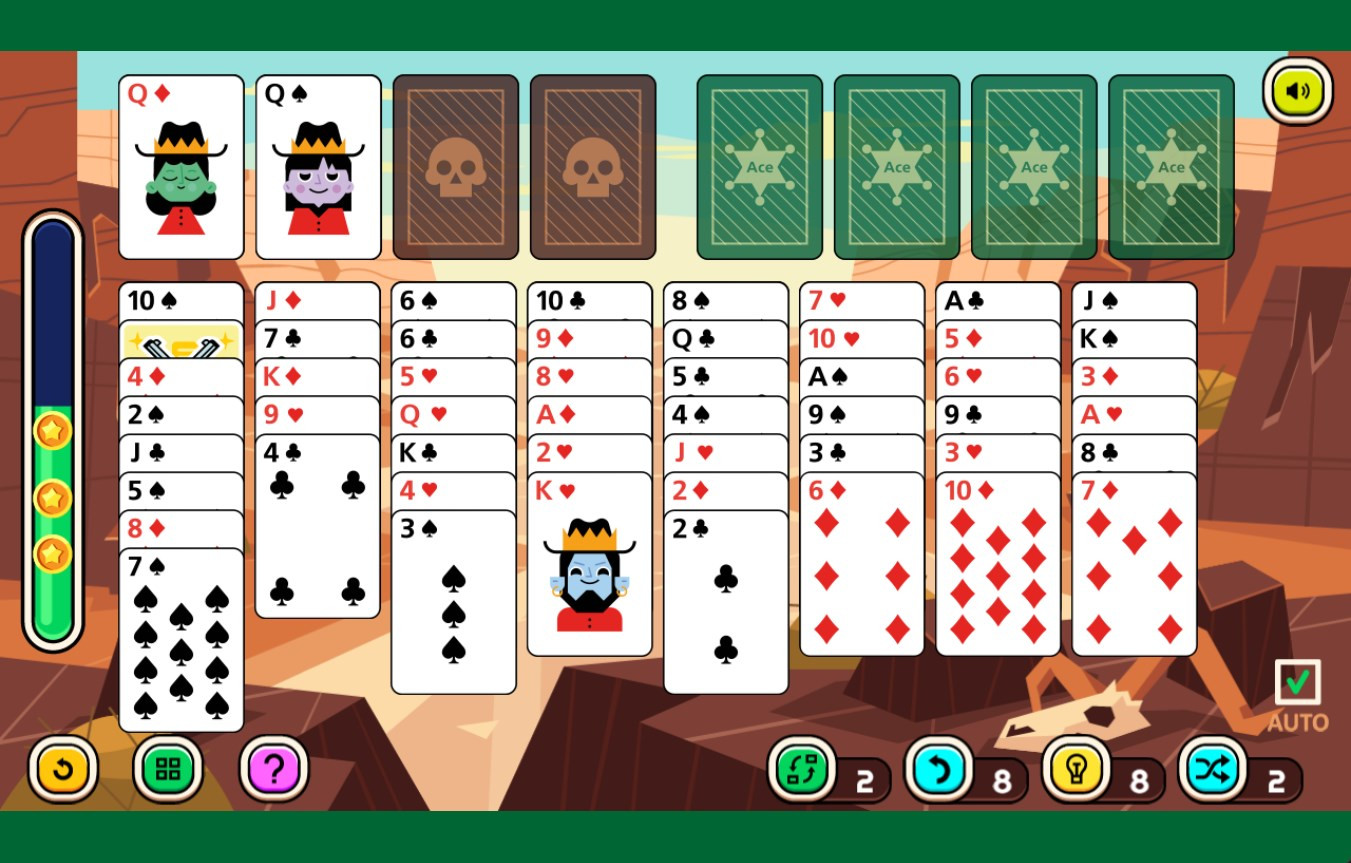The width and height of the screenshot is (1351, 863).
Task: Undo the last move with blue arrow
Action: coord(939,771)
